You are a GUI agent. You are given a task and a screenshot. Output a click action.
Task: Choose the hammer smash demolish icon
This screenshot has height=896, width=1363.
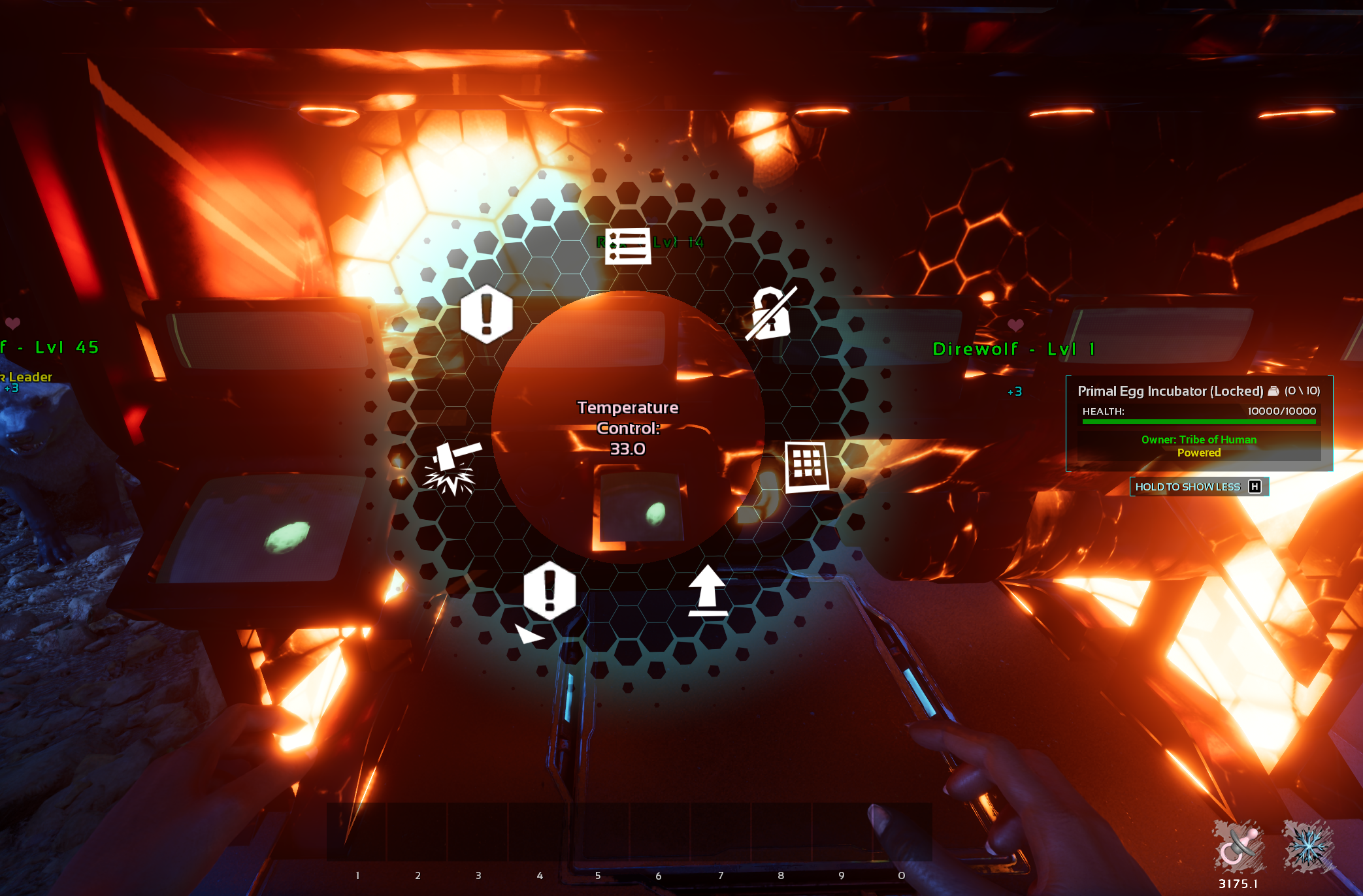click(x=452, y=468)
